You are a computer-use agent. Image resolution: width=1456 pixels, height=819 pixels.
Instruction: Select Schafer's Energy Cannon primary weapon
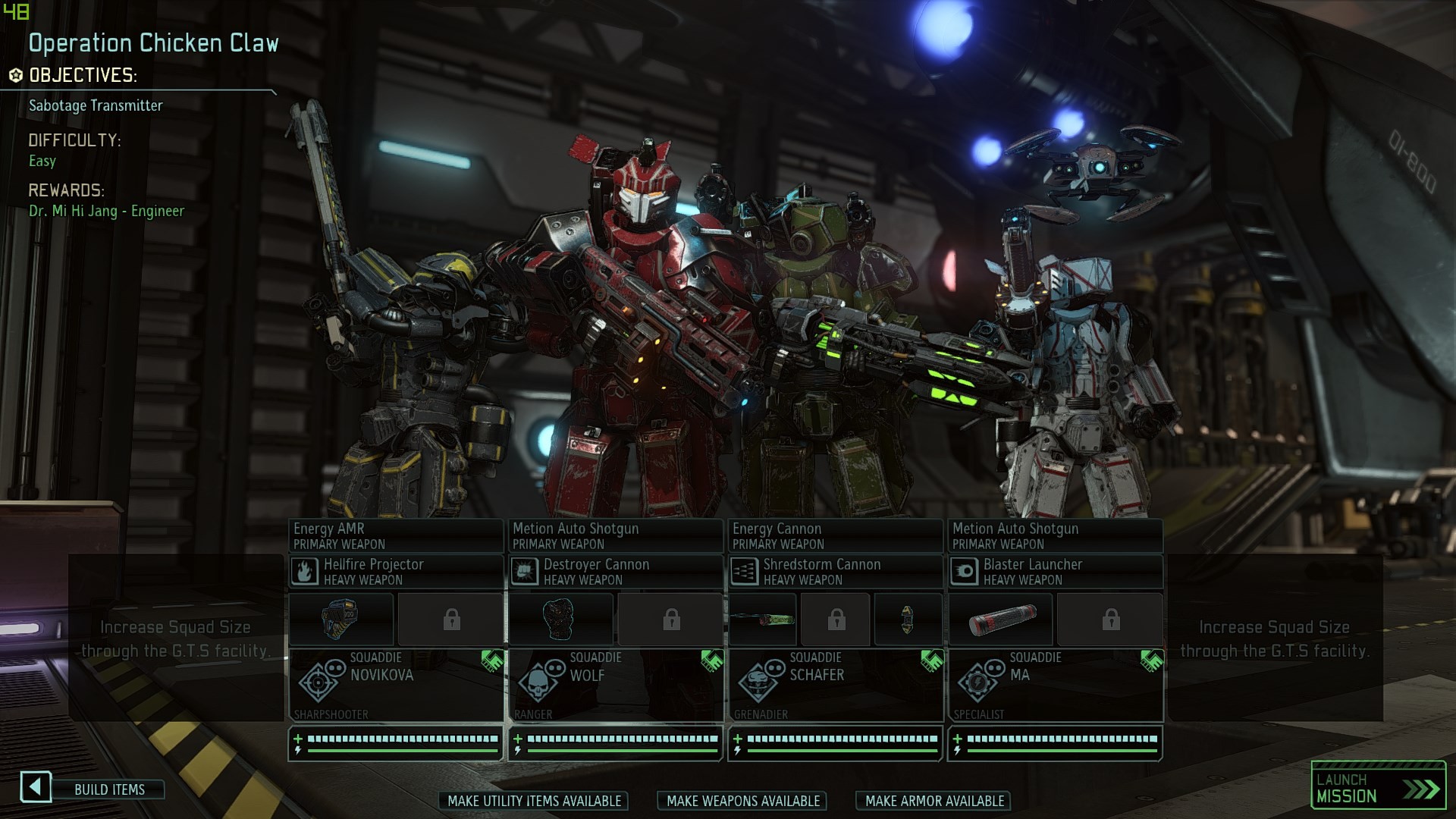(834, 535)
